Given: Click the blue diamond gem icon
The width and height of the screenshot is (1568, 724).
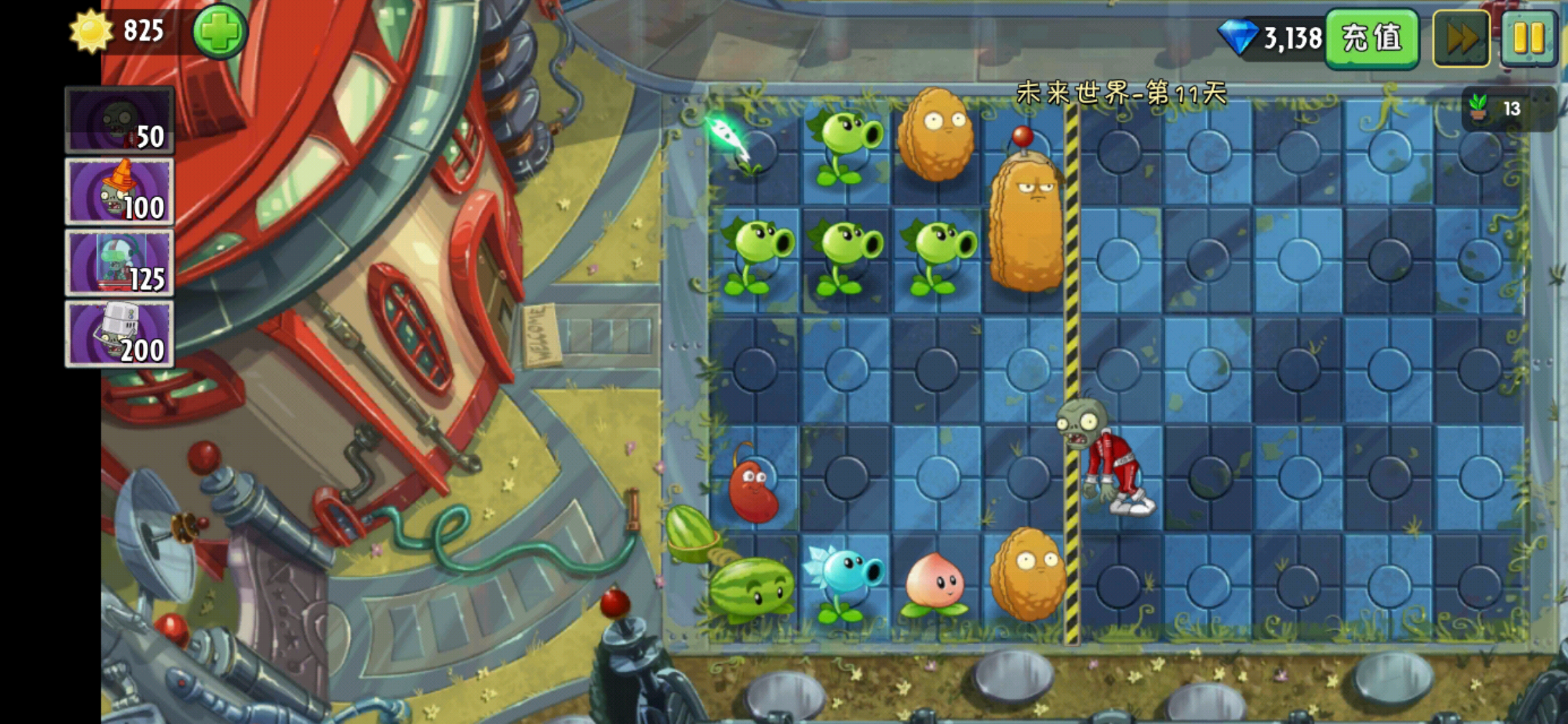Looking at the screenshot, I should click(1237, 37).
